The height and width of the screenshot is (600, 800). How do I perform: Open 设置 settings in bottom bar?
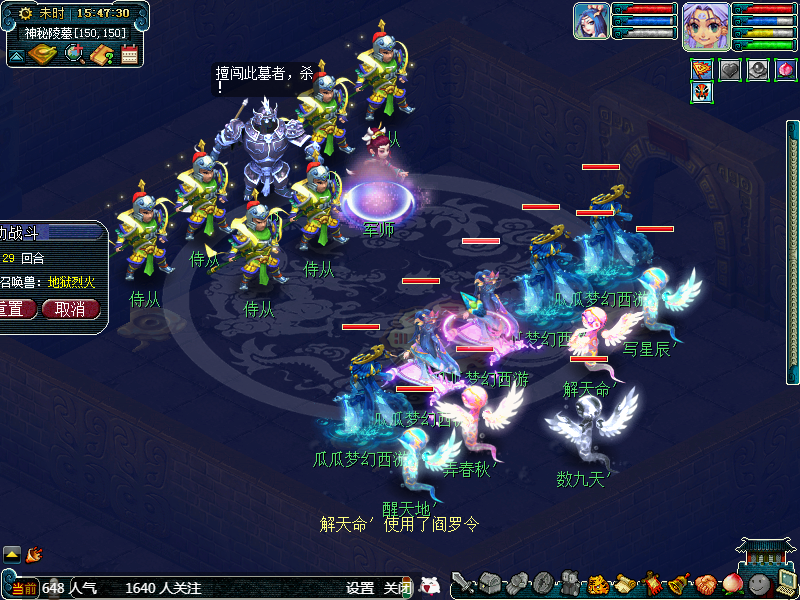(x=360, y=588)
